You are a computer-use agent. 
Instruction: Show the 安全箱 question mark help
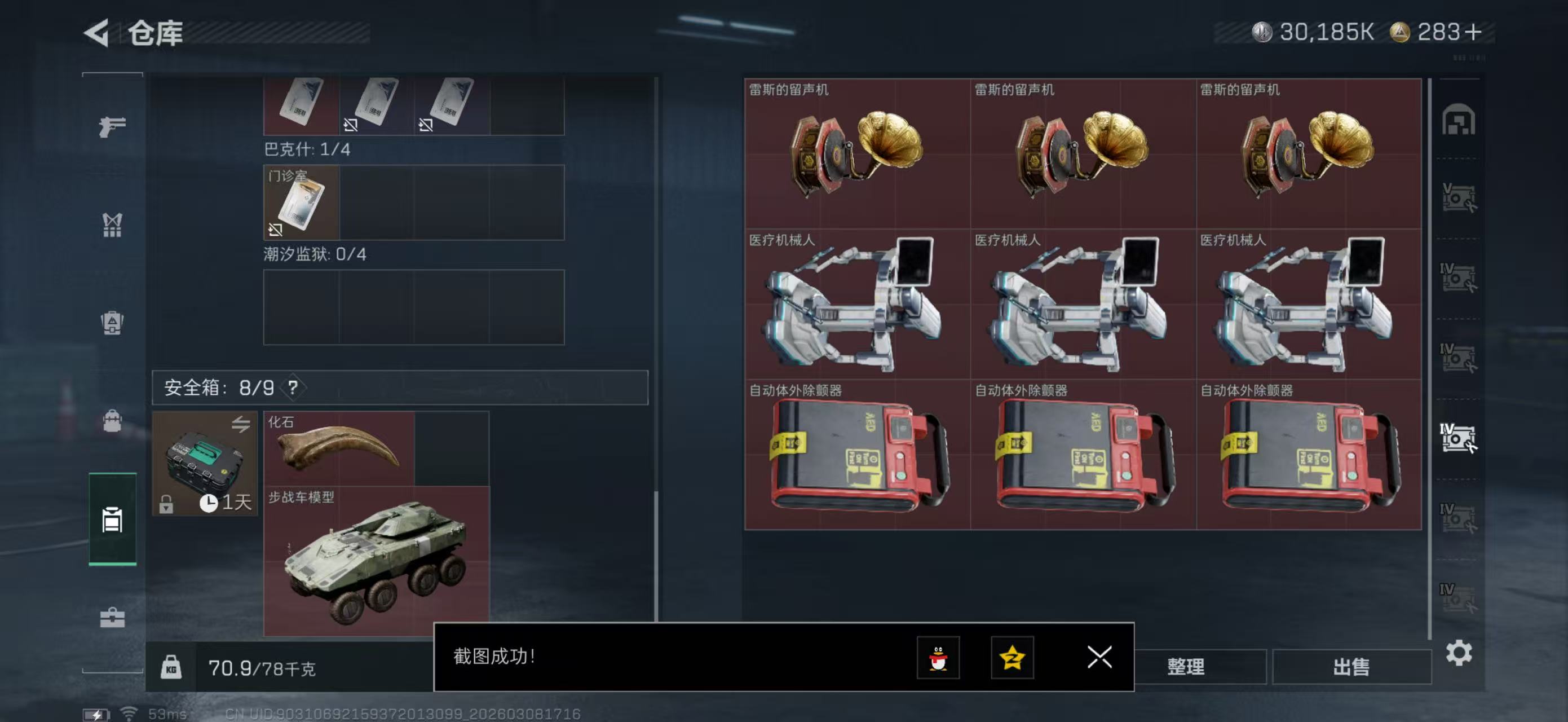(x=293, y=387)
